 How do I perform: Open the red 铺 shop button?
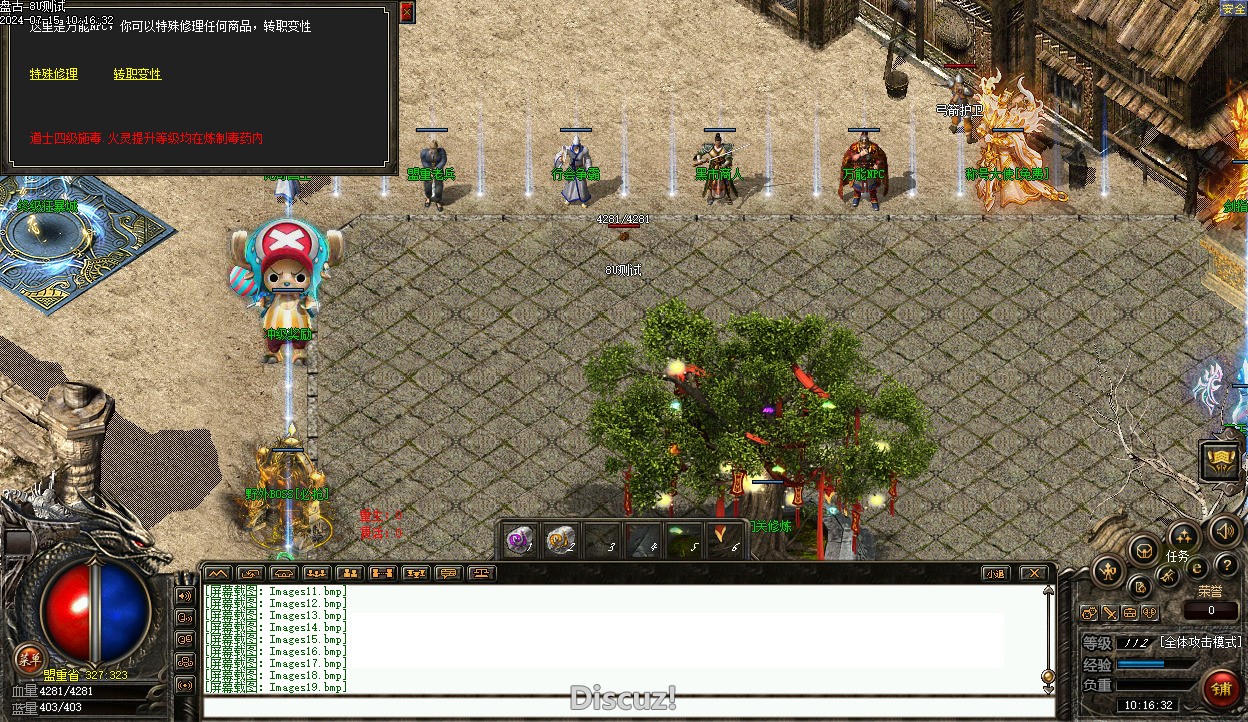[1220, 689]
